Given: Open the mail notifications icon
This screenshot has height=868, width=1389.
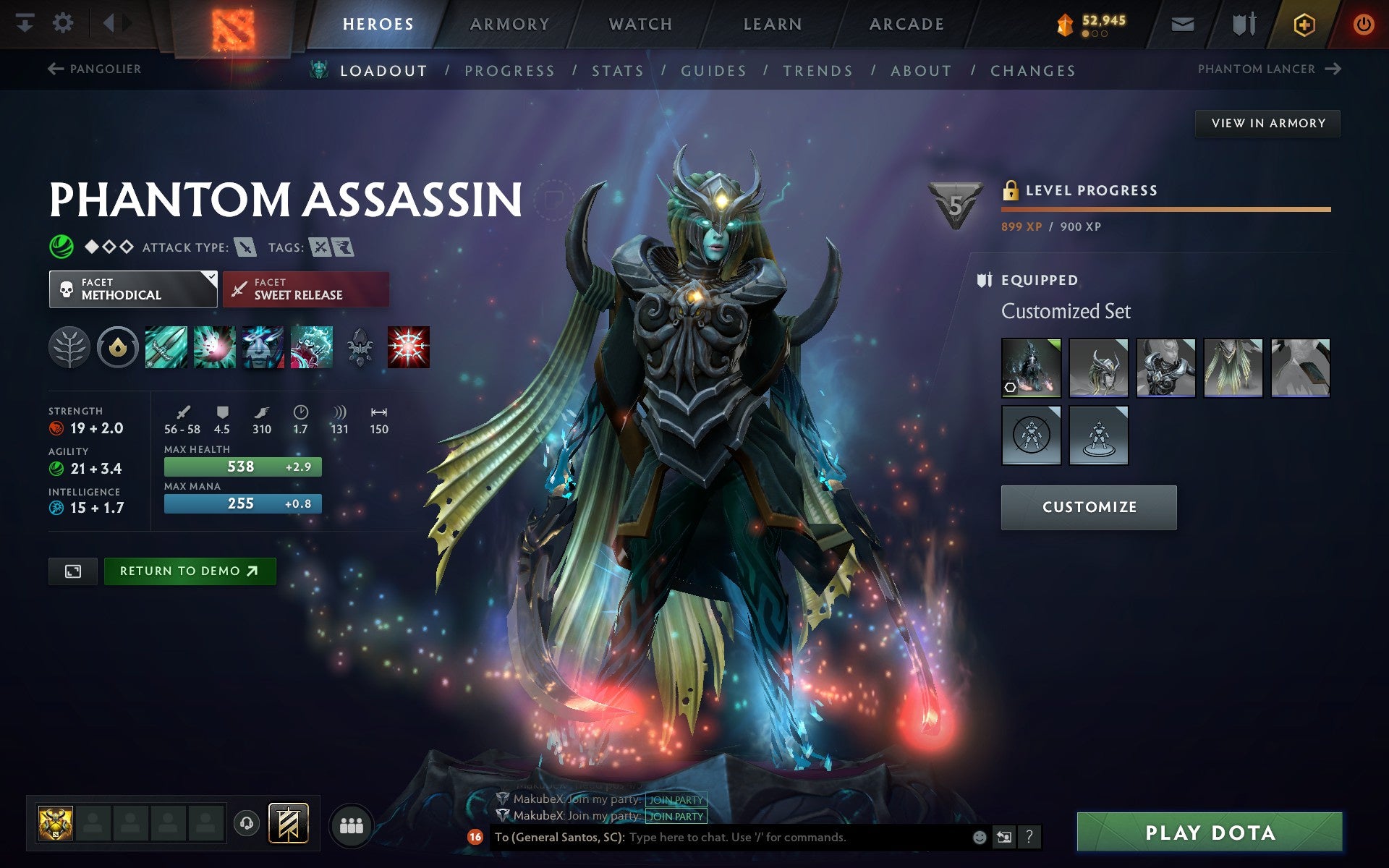Looking at the screenshot, I should pos(1181,23).
